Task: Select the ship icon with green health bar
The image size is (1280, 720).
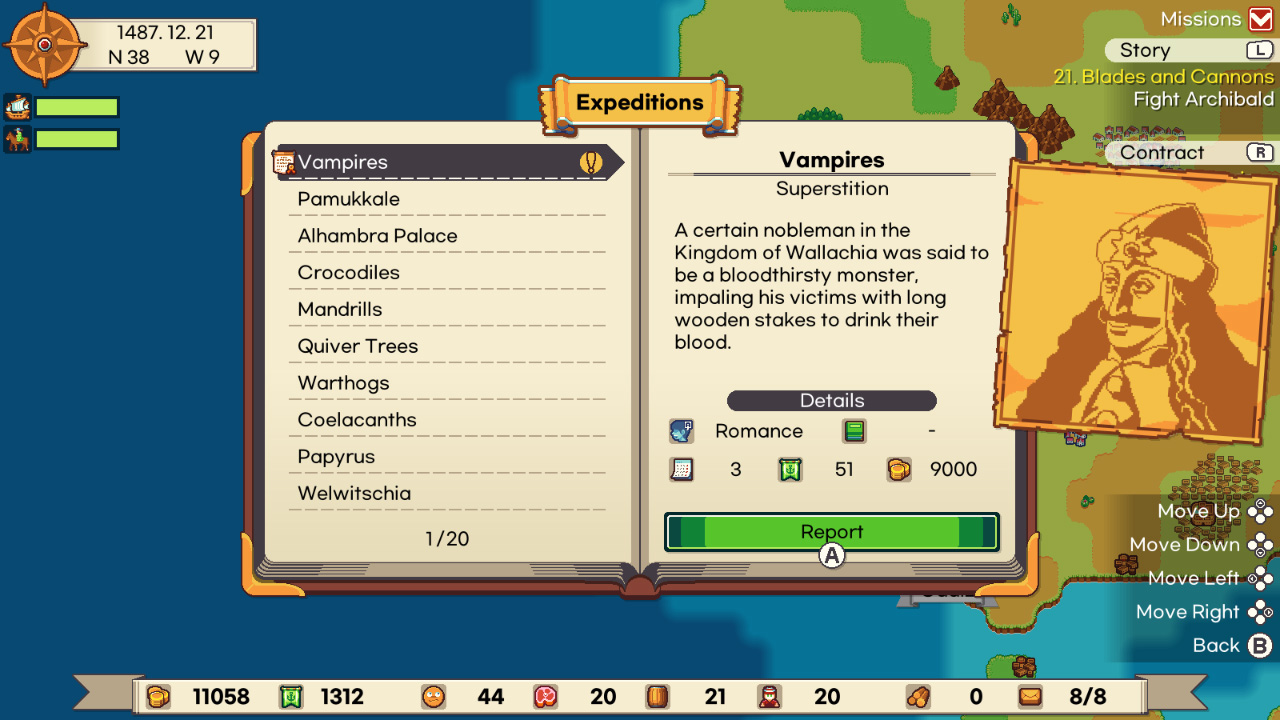Action: click(x=16, y=106)
